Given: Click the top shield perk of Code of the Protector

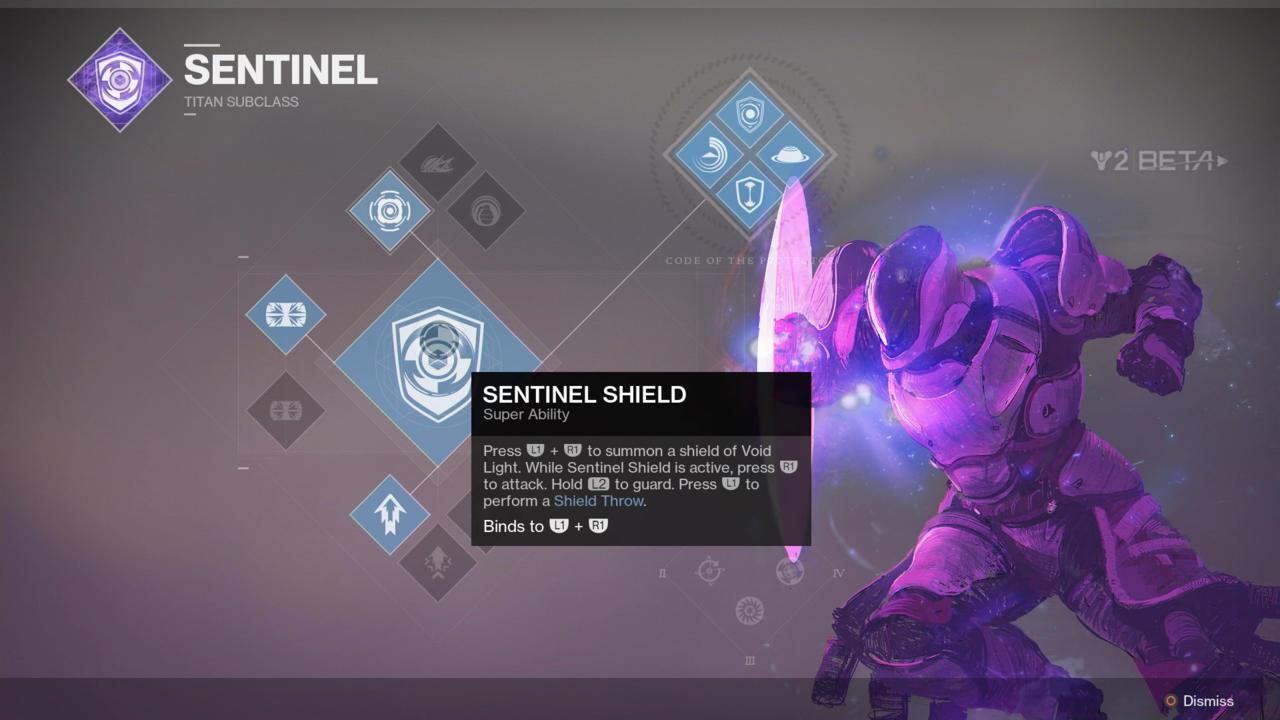Looking at the screenshot, I should (748, 114).
